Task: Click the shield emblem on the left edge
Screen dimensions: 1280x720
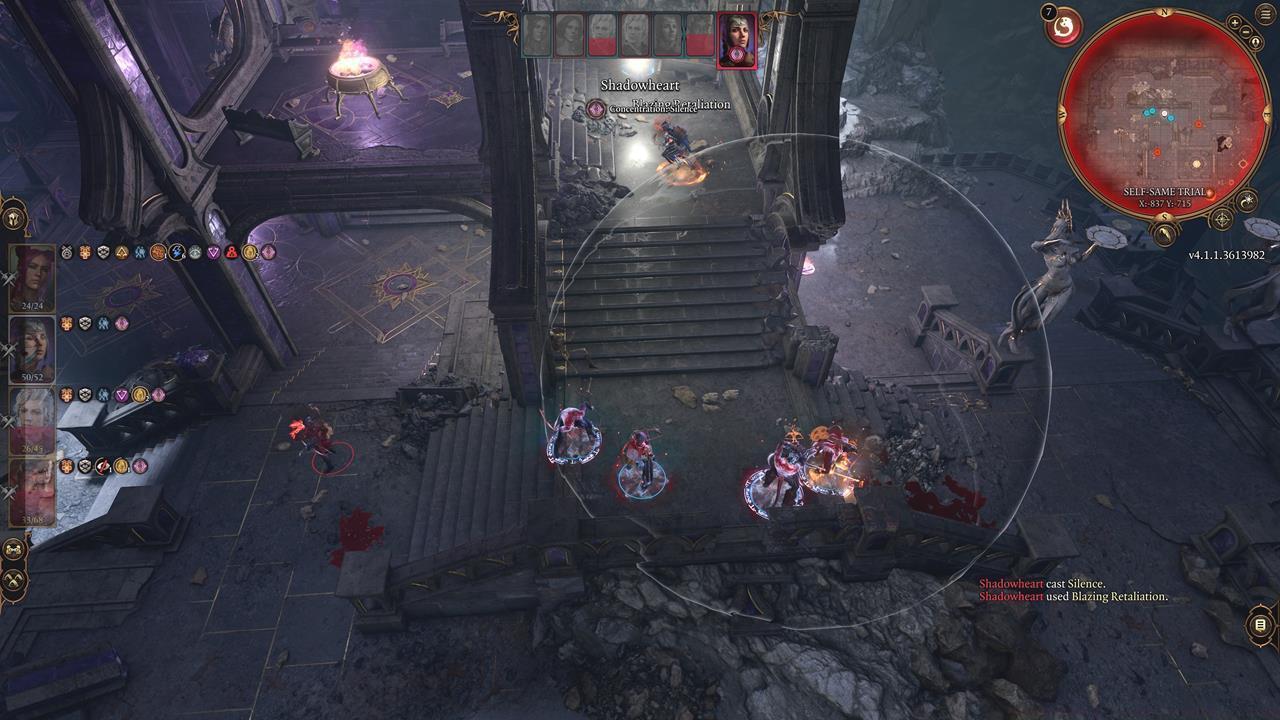Action: point(14,220)
